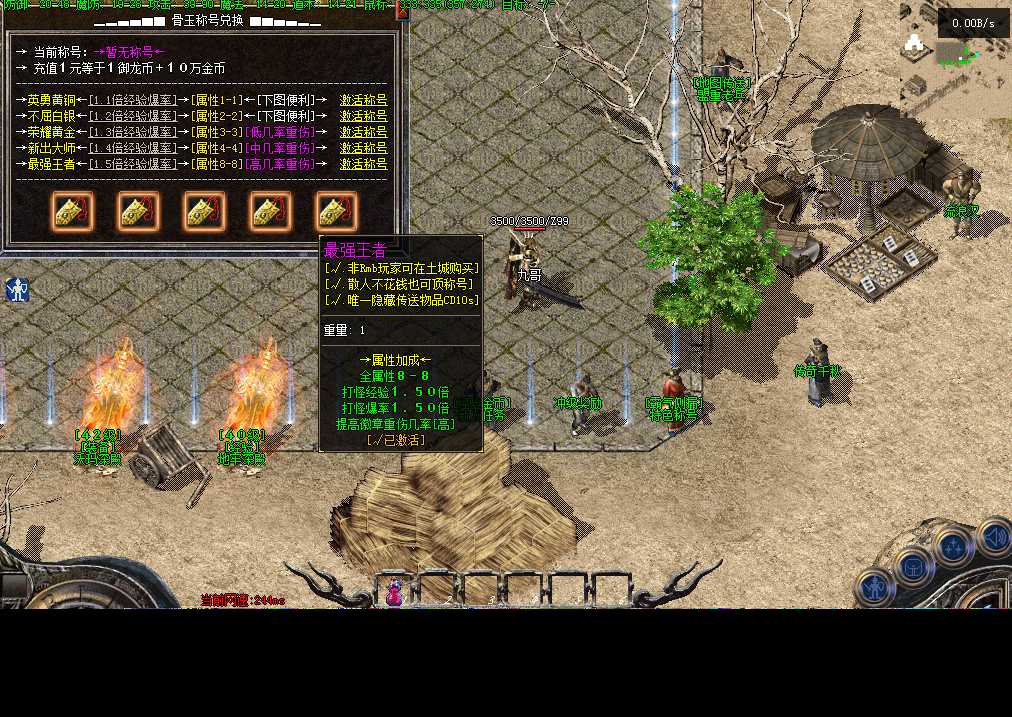Open the bag chest round button
Image resolution: width=1012 pixels, height=717 pixels.
coord(914,567)
